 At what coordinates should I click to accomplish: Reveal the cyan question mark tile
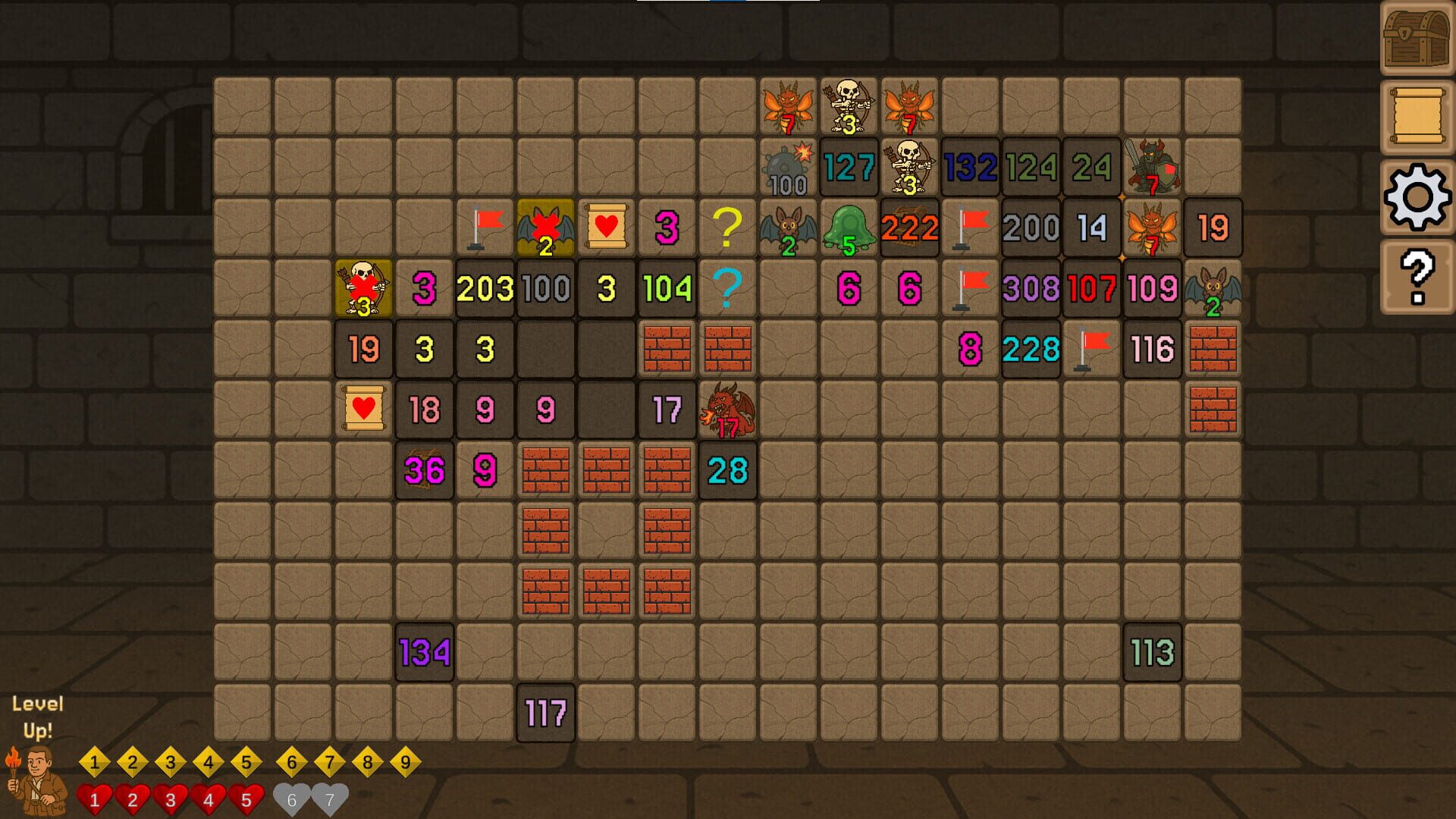point(726,288)
